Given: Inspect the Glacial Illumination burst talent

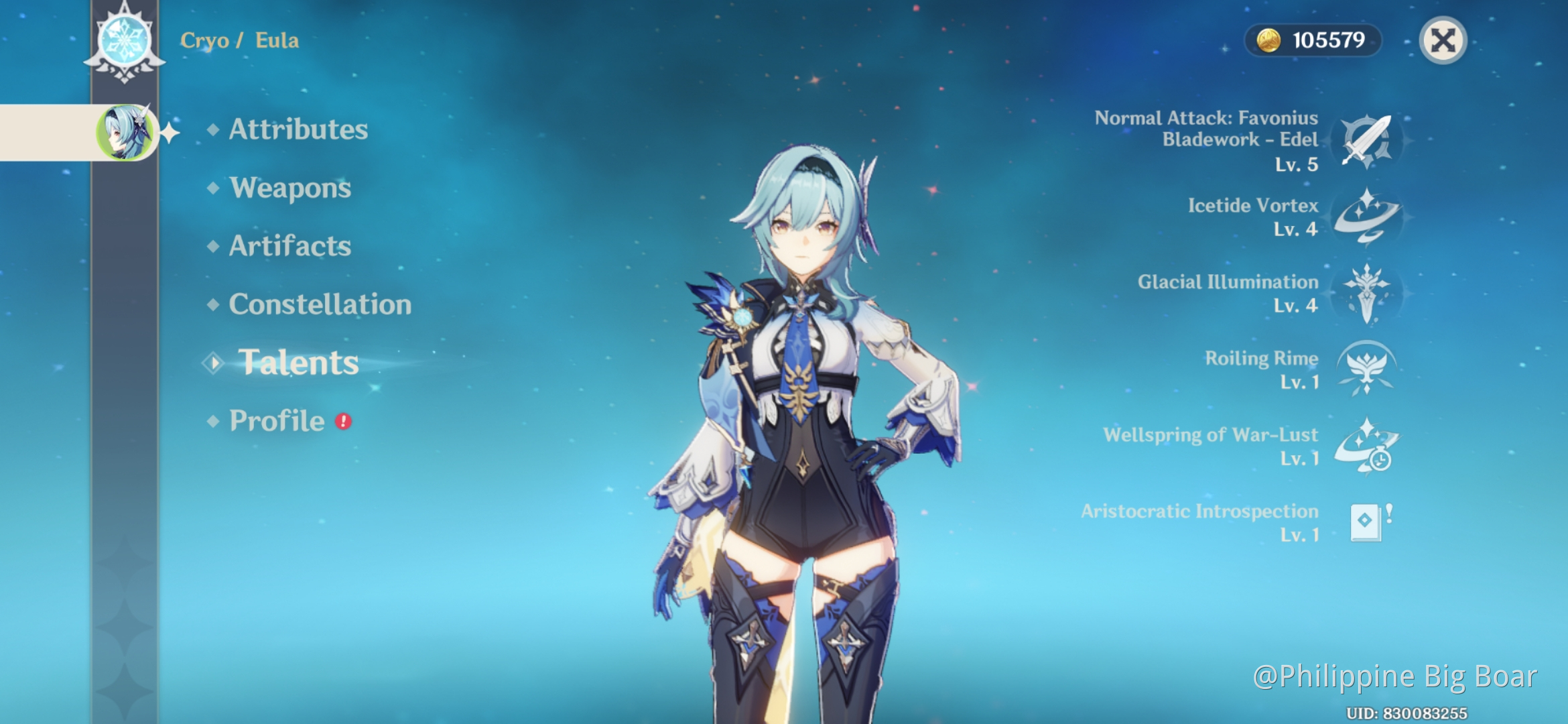Looking at the screenshot, I should coord(1367,294).
